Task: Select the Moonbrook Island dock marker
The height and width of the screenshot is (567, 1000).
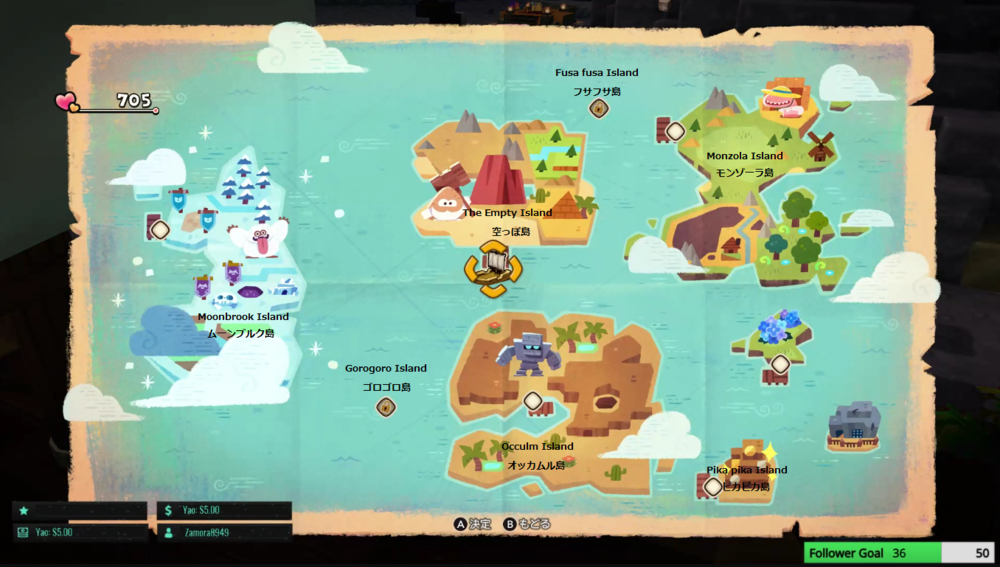Action: 159,230
